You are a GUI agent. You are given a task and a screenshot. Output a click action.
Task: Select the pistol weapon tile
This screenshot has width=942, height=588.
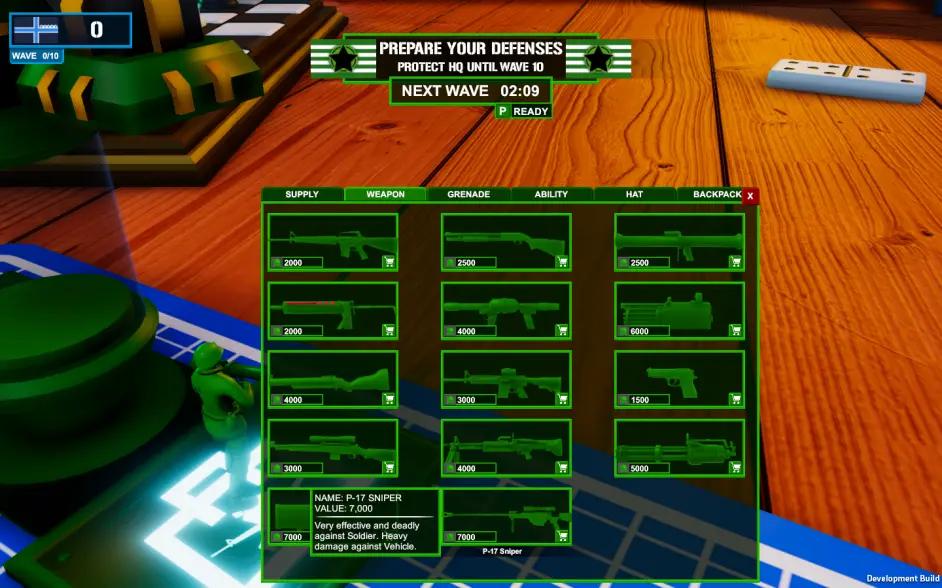[x=678, y=375]
